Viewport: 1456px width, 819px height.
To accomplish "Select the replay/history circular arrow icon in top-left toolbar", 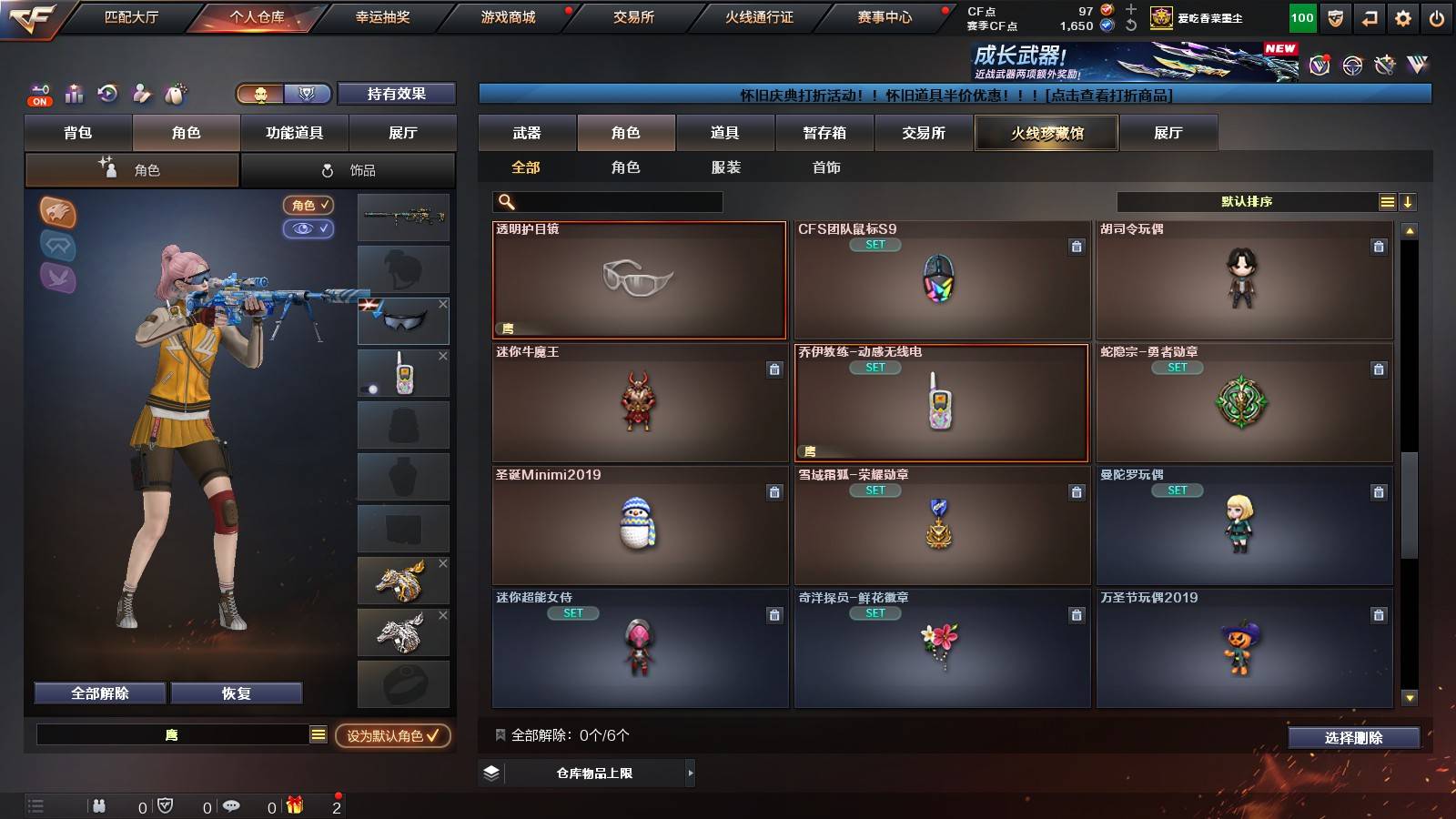I will [108, 92].
